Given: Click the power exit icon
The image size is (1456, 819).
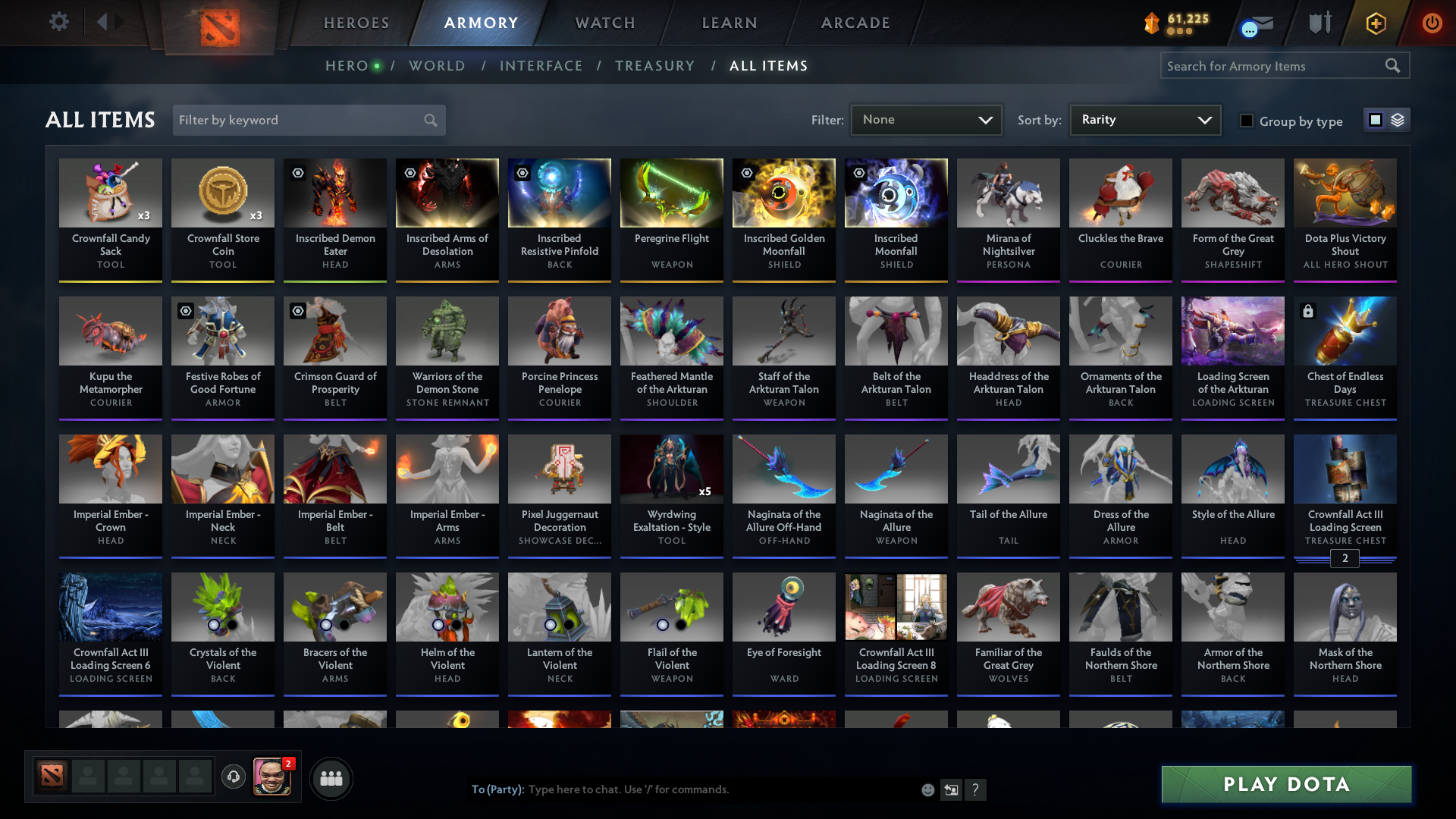Looking at the screenshot, I should [x=1432, y=23].
